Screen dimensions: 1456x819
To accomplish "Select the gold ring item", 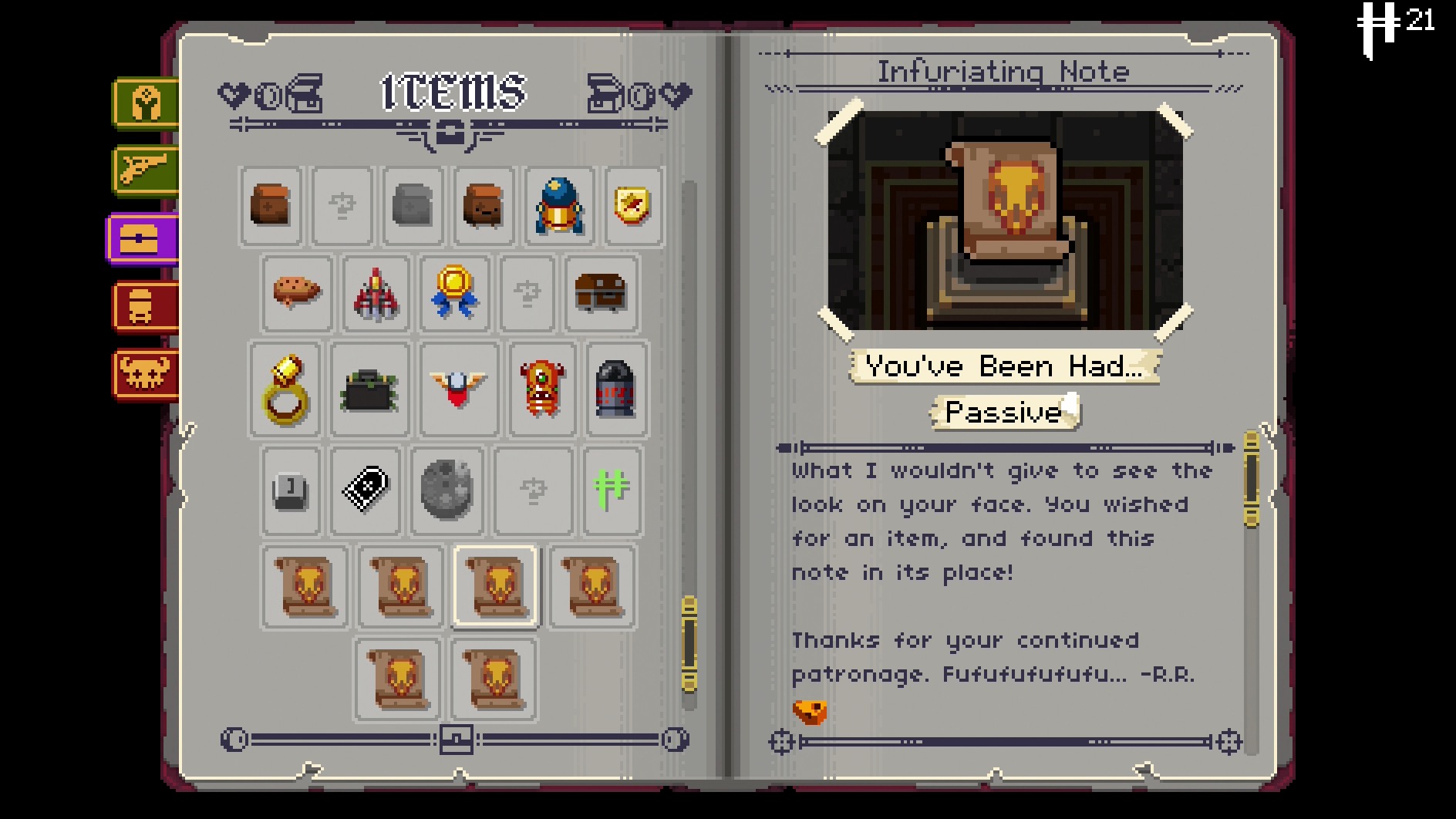I will [x=285, y=389].
